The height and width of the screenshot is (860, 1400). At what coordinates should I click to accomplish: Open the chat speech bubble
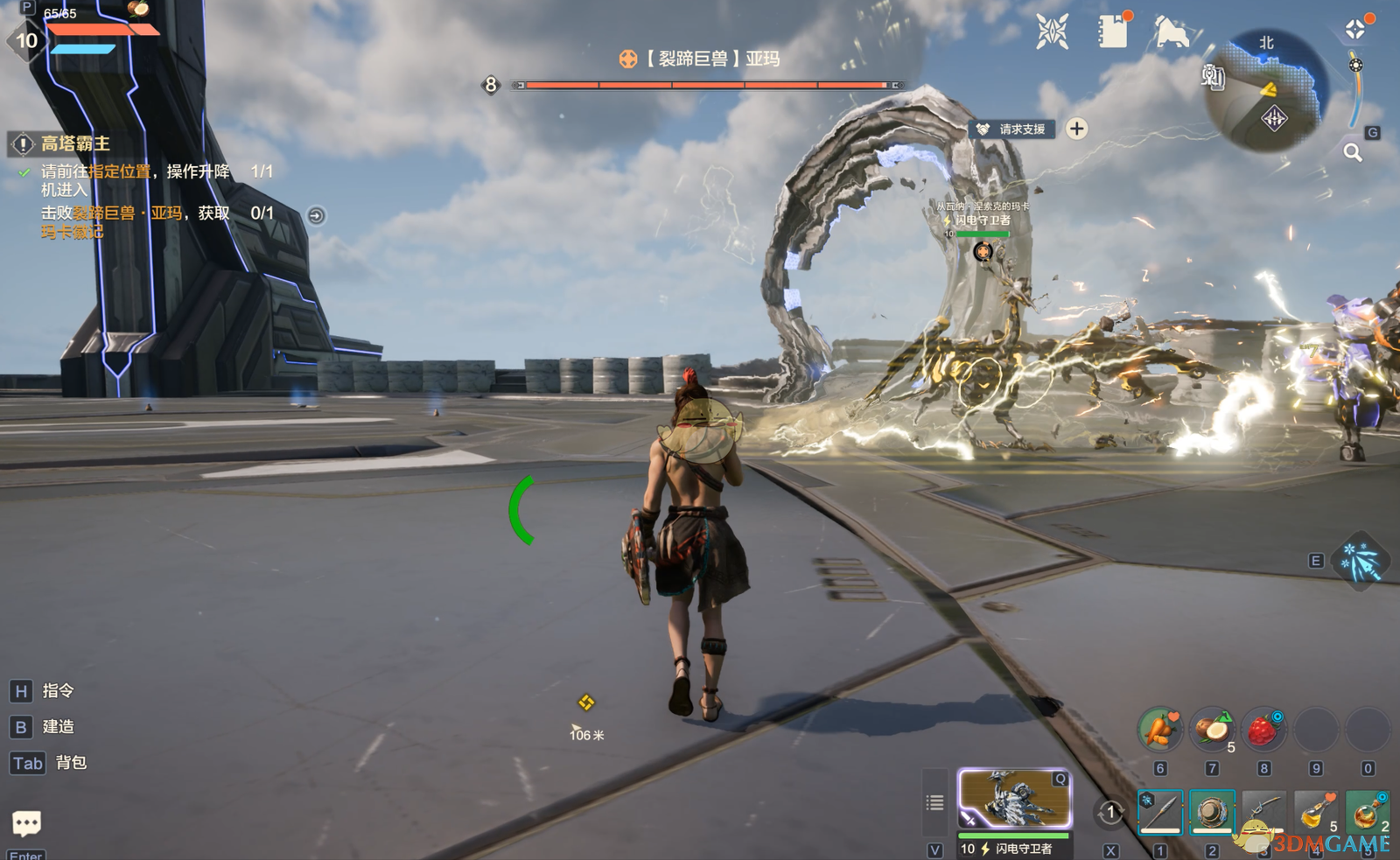[26, 822]
